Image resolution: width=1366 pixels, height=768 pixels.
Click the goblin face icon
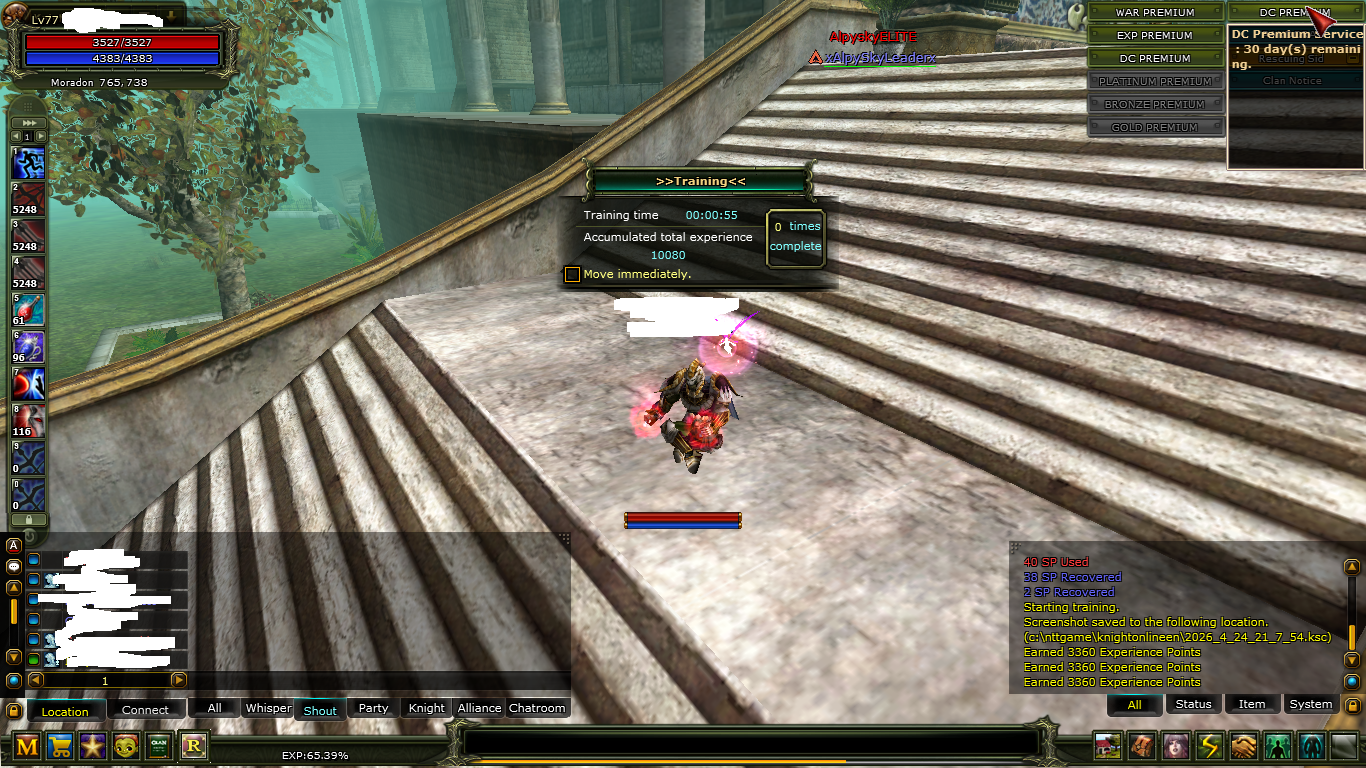[x=126, y=746]
